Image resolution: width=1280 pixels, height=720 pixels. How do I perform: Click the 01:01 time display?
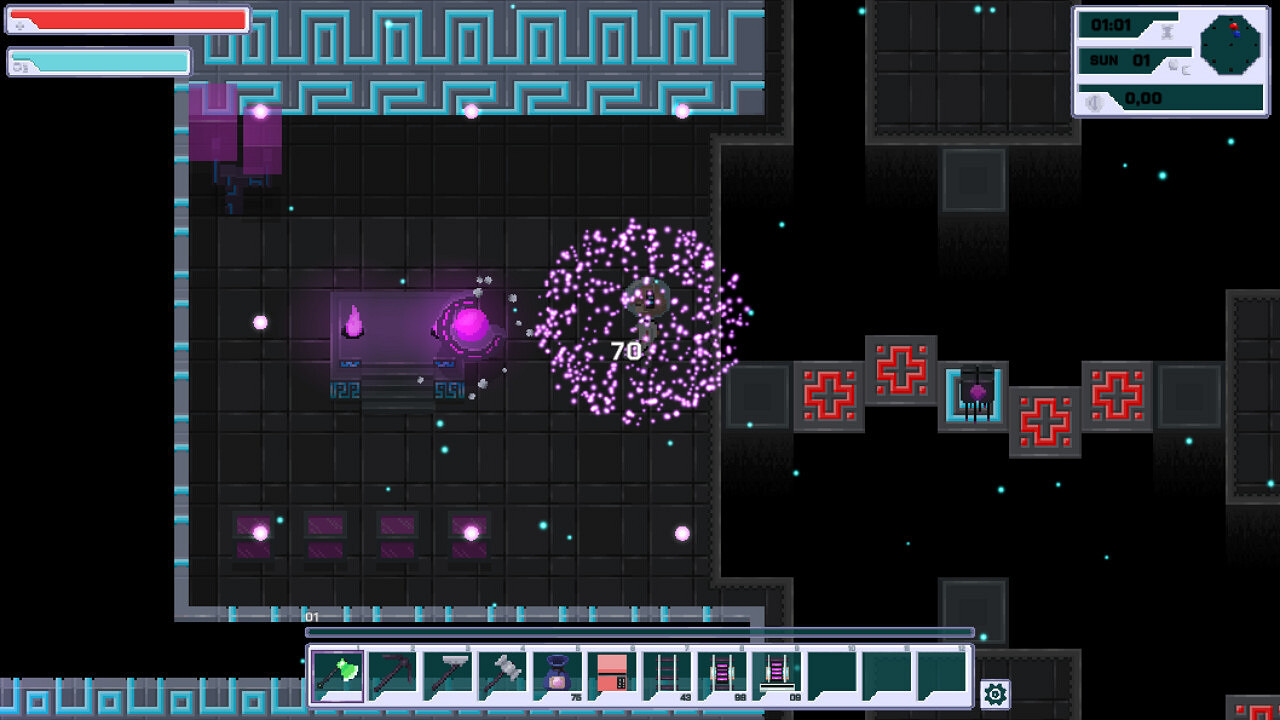(1112, 25)
